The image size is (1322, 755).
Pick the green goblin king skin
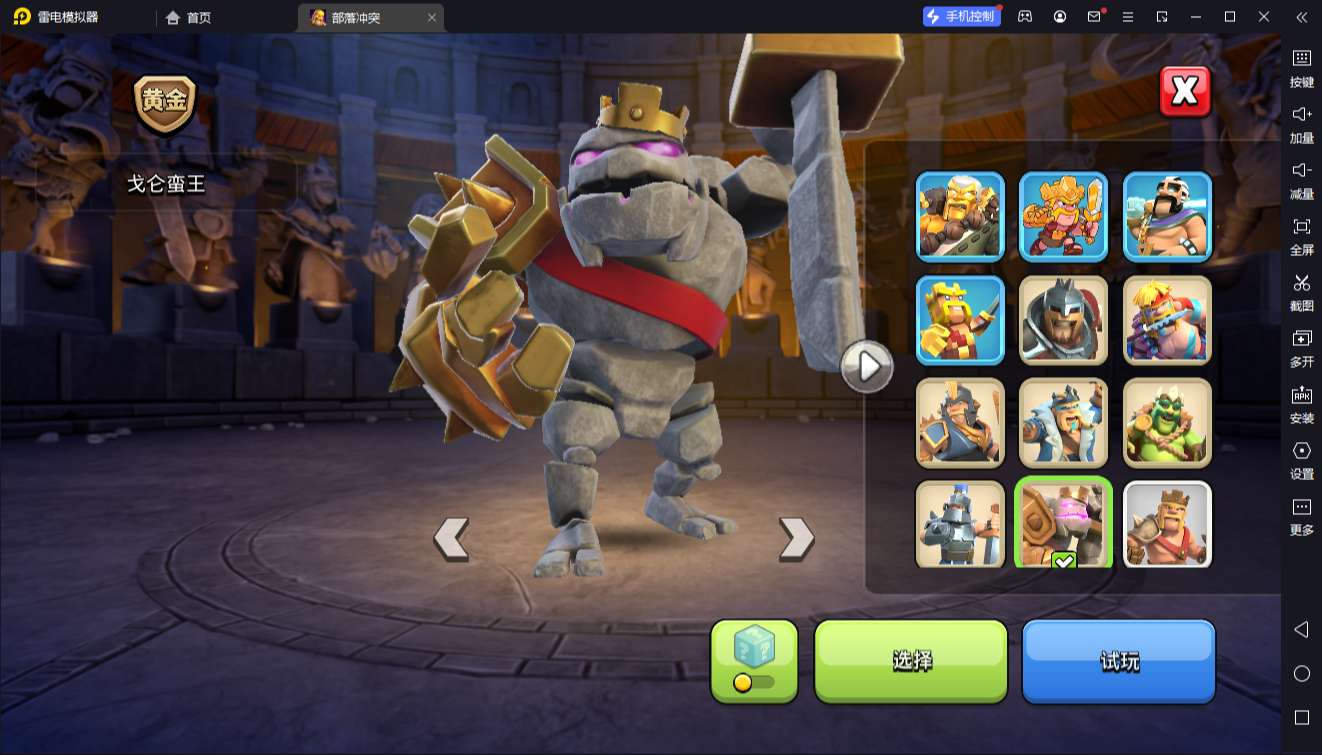point(1167,422)
